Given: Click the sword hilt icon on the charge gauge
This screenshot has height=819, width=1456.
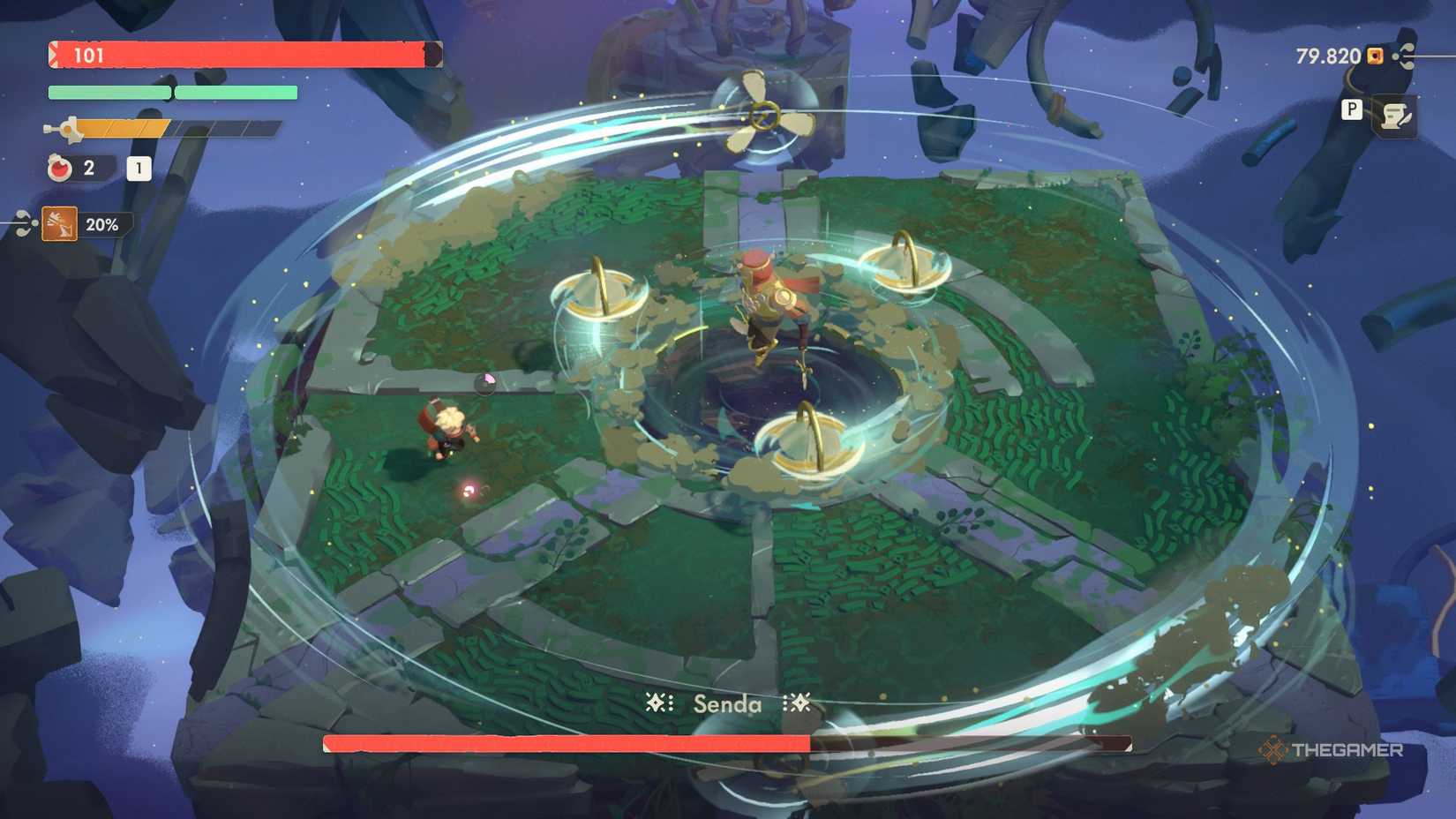Looking at the screenshot, I should pos(69,128).
